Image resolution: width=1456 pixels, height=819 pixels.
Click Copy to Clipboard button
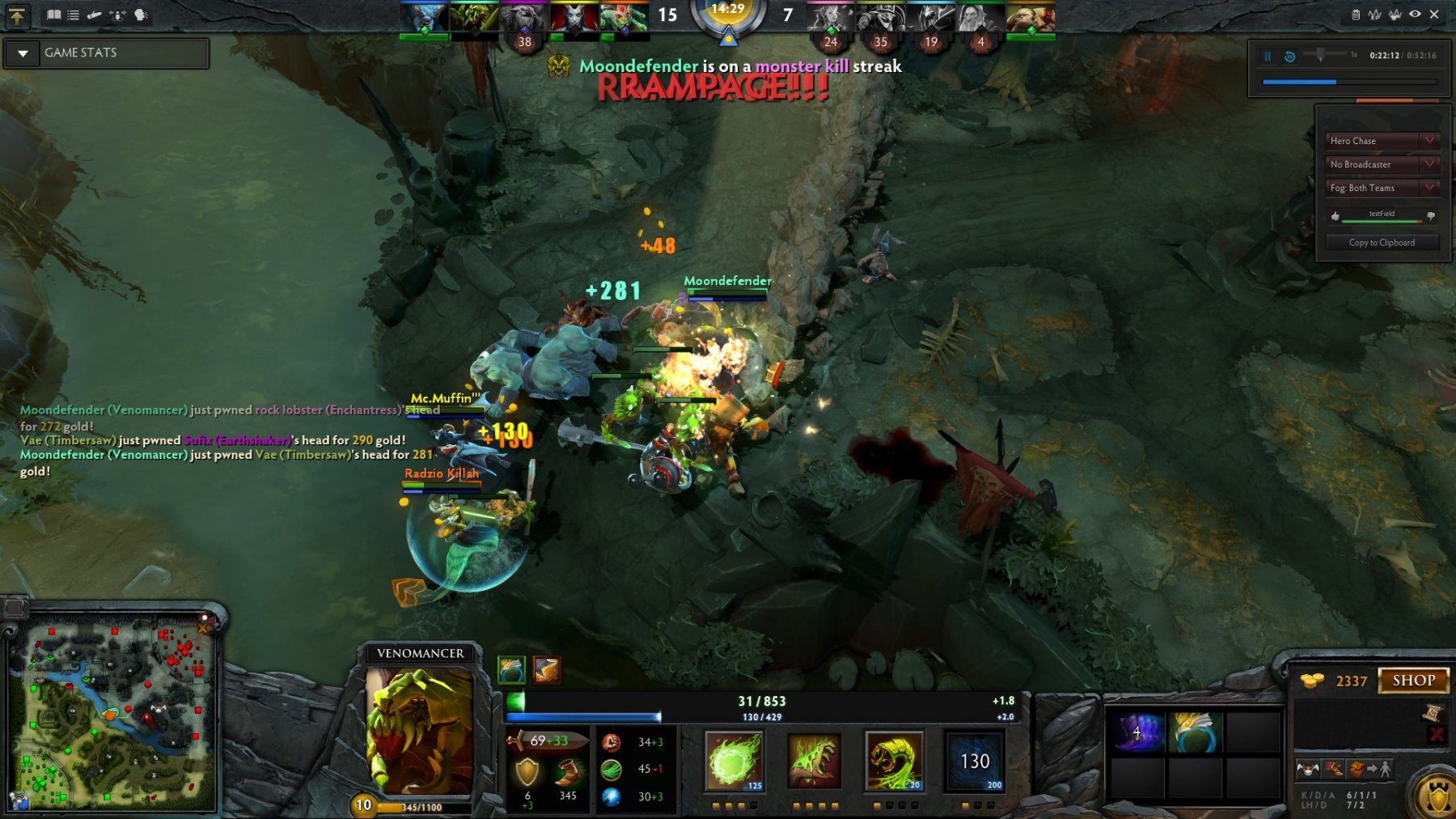1382,243
